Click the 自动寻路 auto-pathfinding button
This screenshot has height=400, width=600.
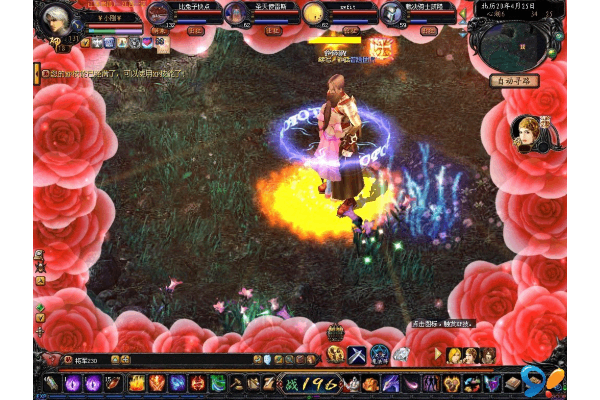coord(515,80)
